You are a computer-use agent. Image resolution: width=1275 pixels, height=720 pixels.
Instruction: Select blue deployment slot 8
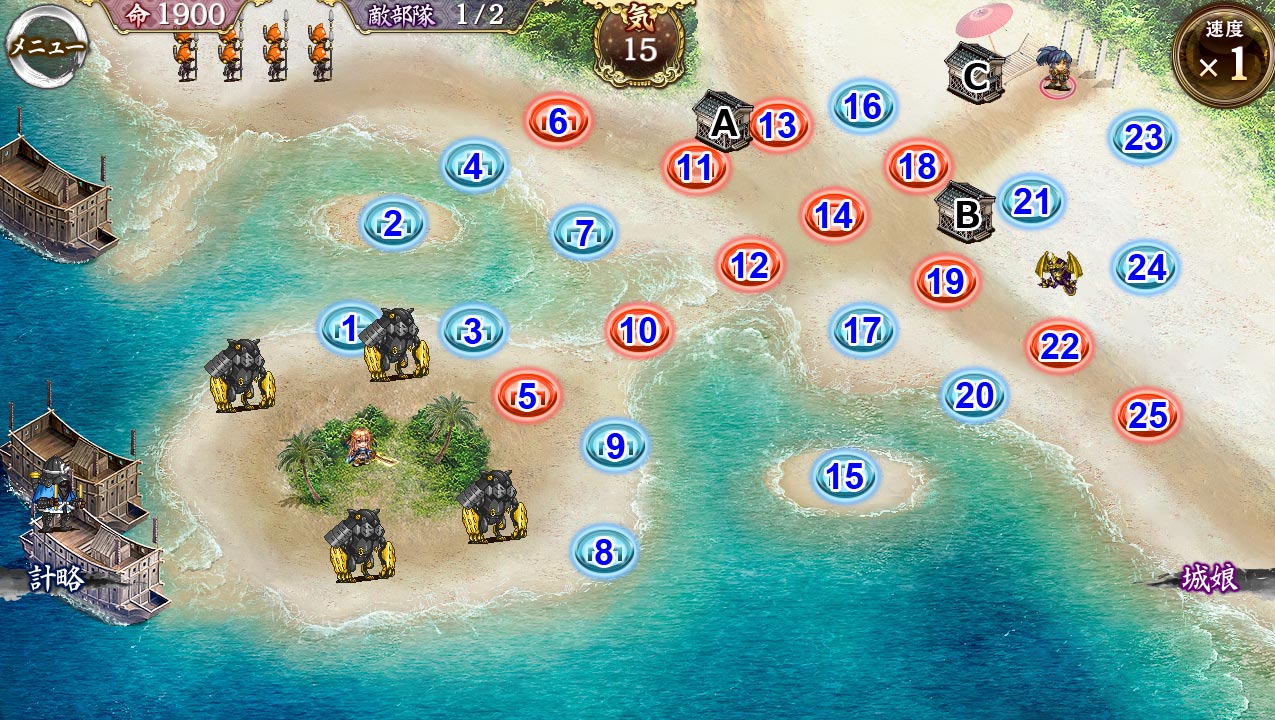coord(603,552)
